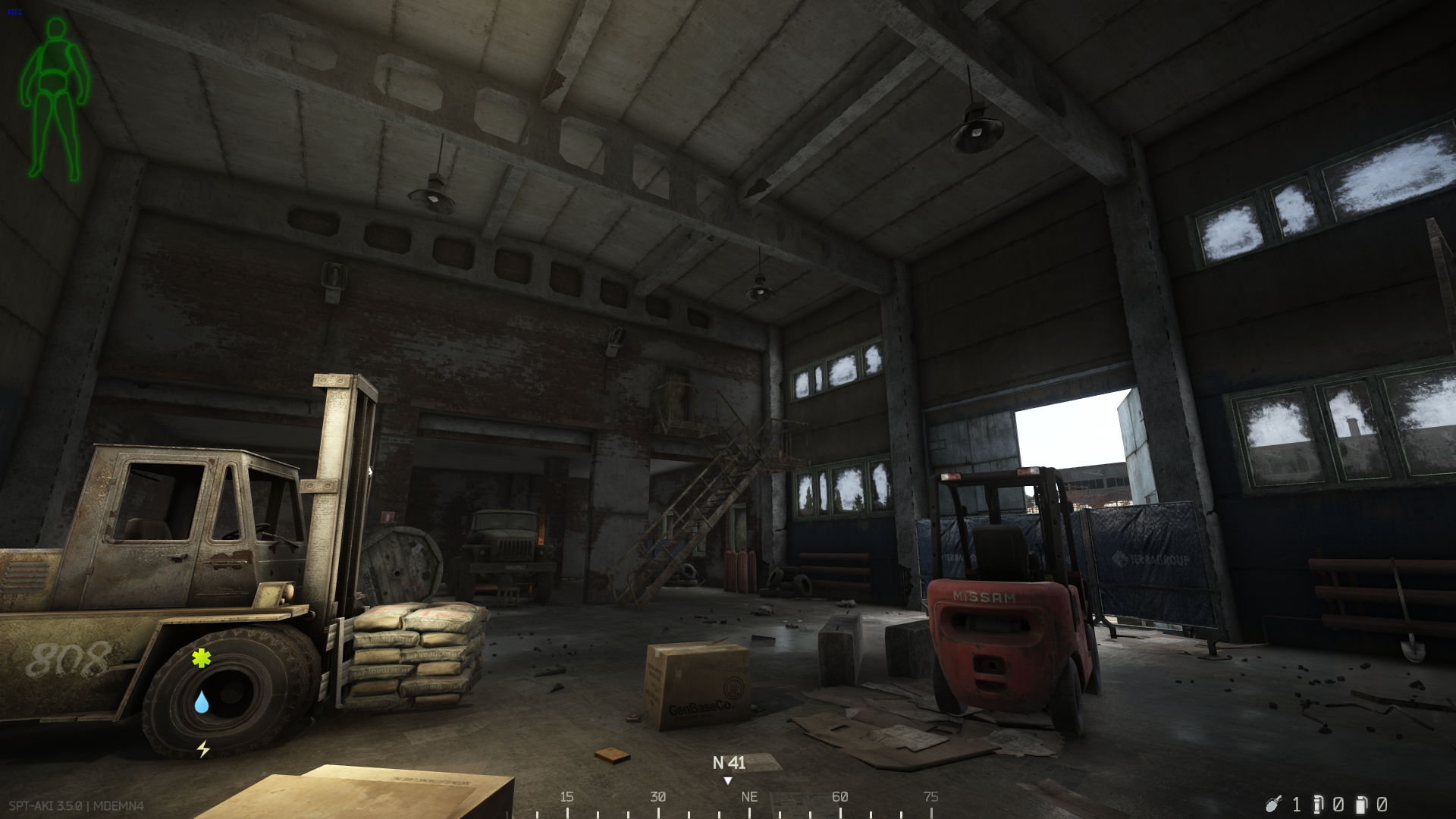
Task: Click the solid white canister grenade icon
Action: pos(1362,804)
